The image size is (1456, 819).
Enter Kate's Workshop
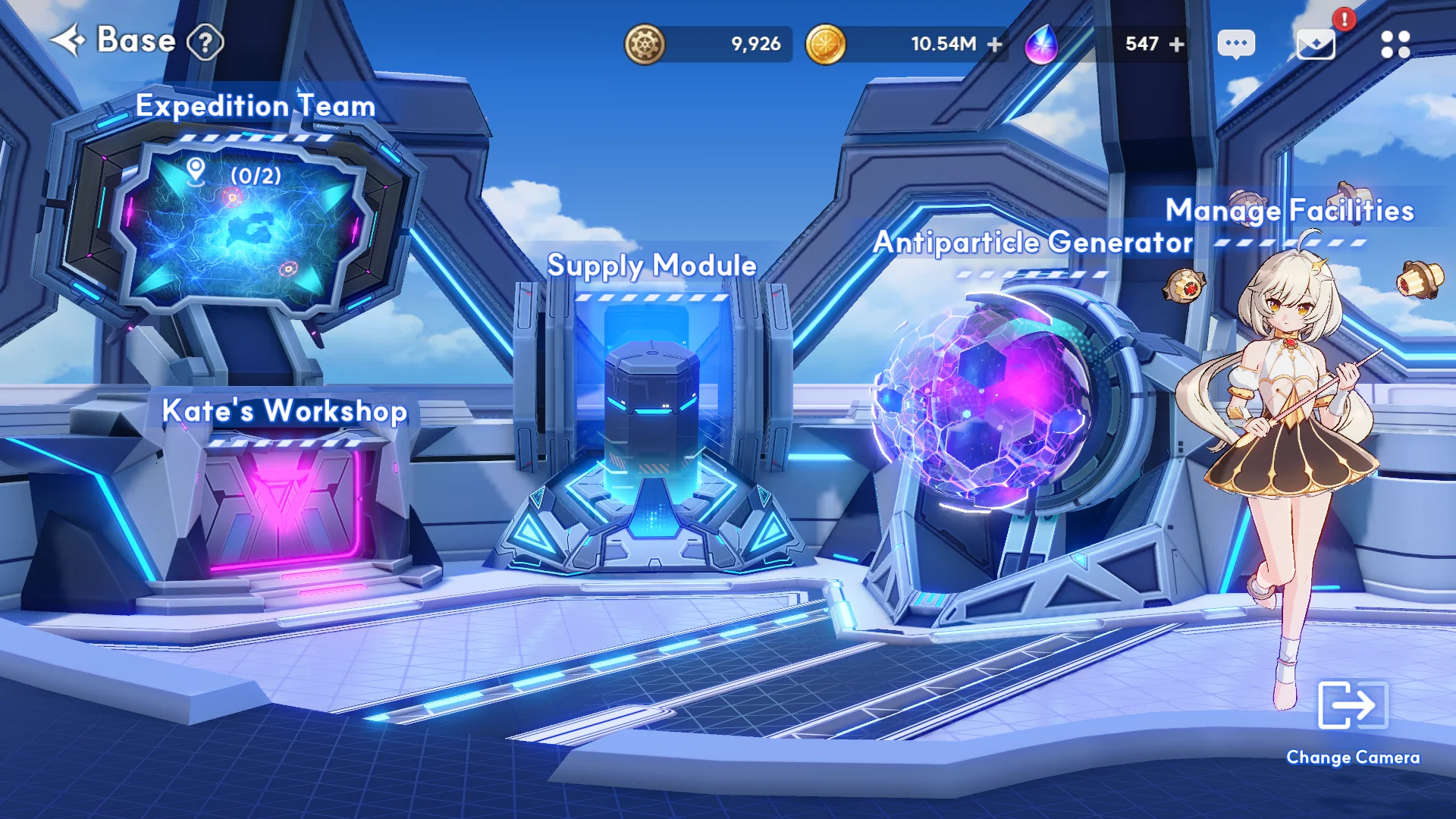click(284, 411)
